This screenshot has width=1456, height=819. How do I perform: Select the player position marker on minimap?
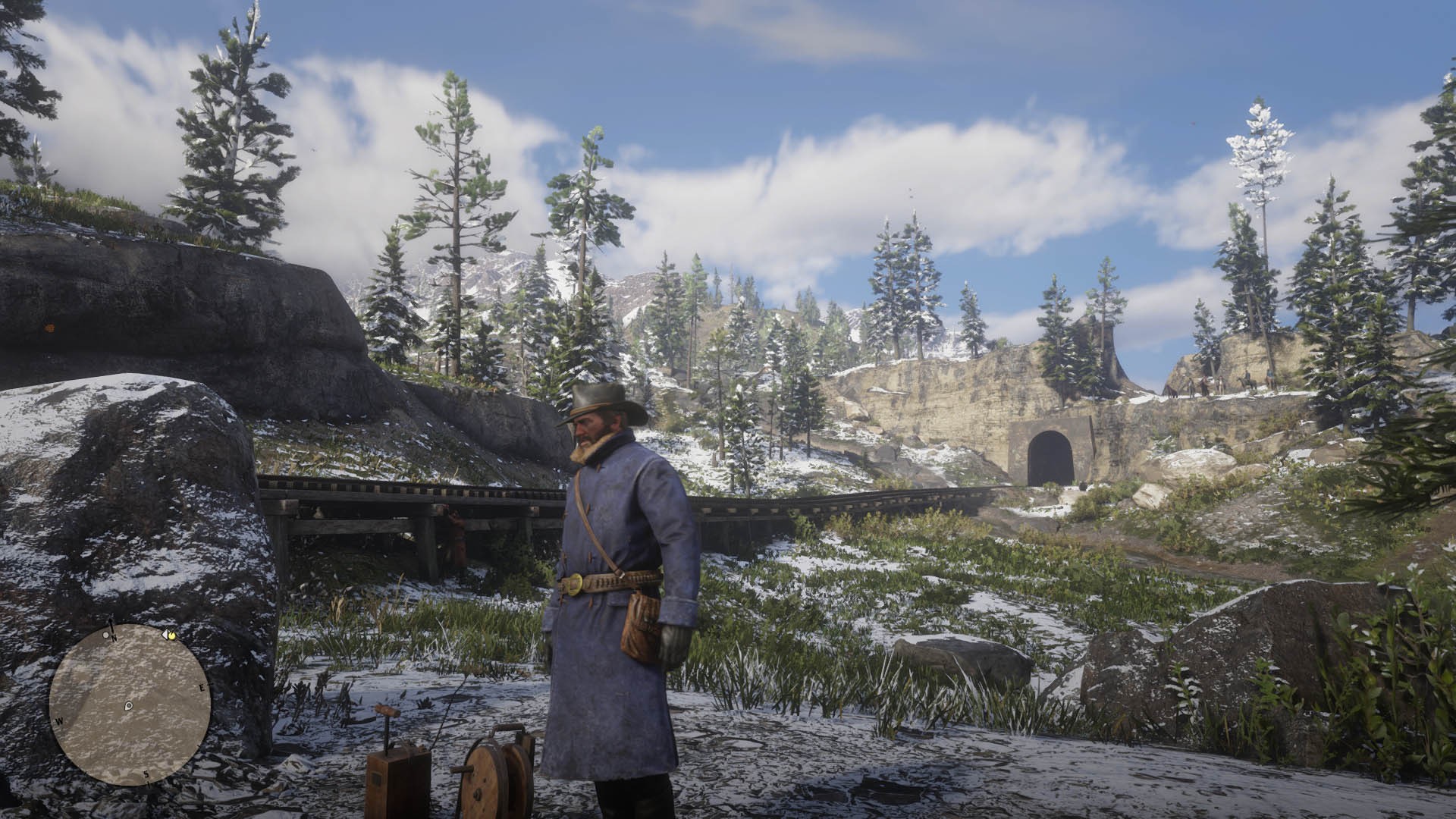pyautogui.click(x=129, y=706)
